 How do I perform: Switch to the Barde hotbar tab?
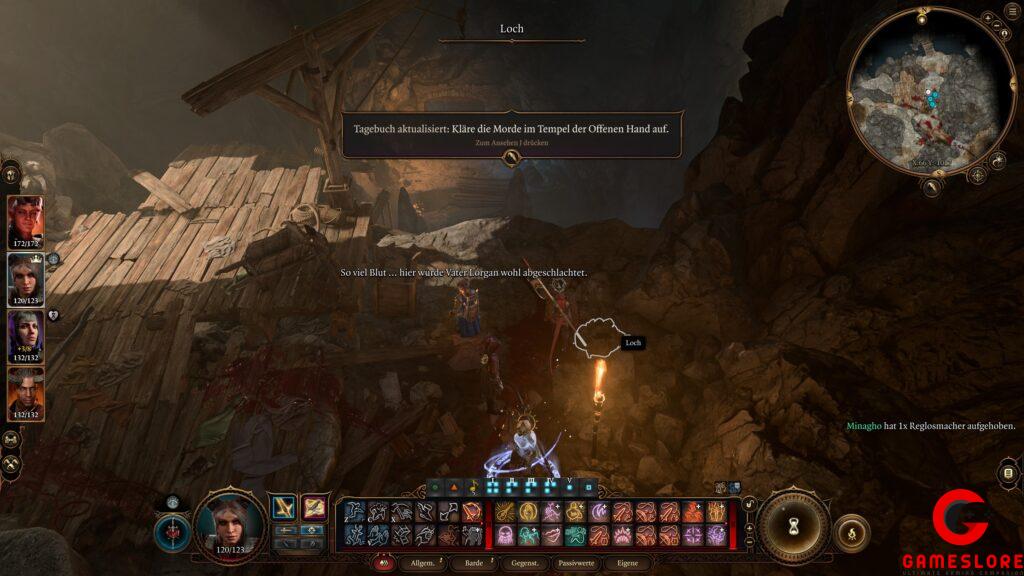click(473, 564)
